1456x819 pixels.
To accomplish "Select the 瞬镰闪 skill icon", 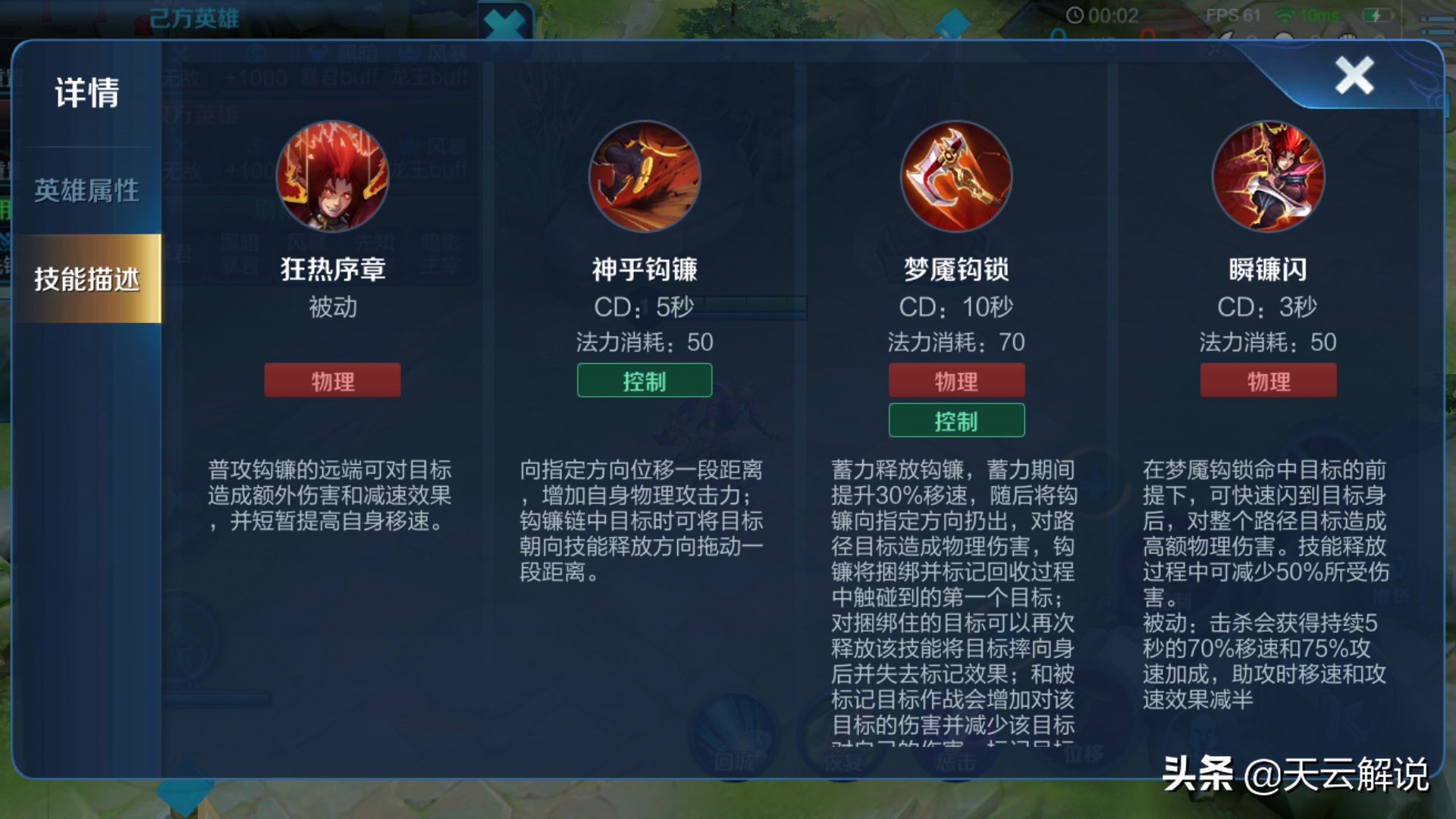I will pyautogui.click(x=1269, y=176).
